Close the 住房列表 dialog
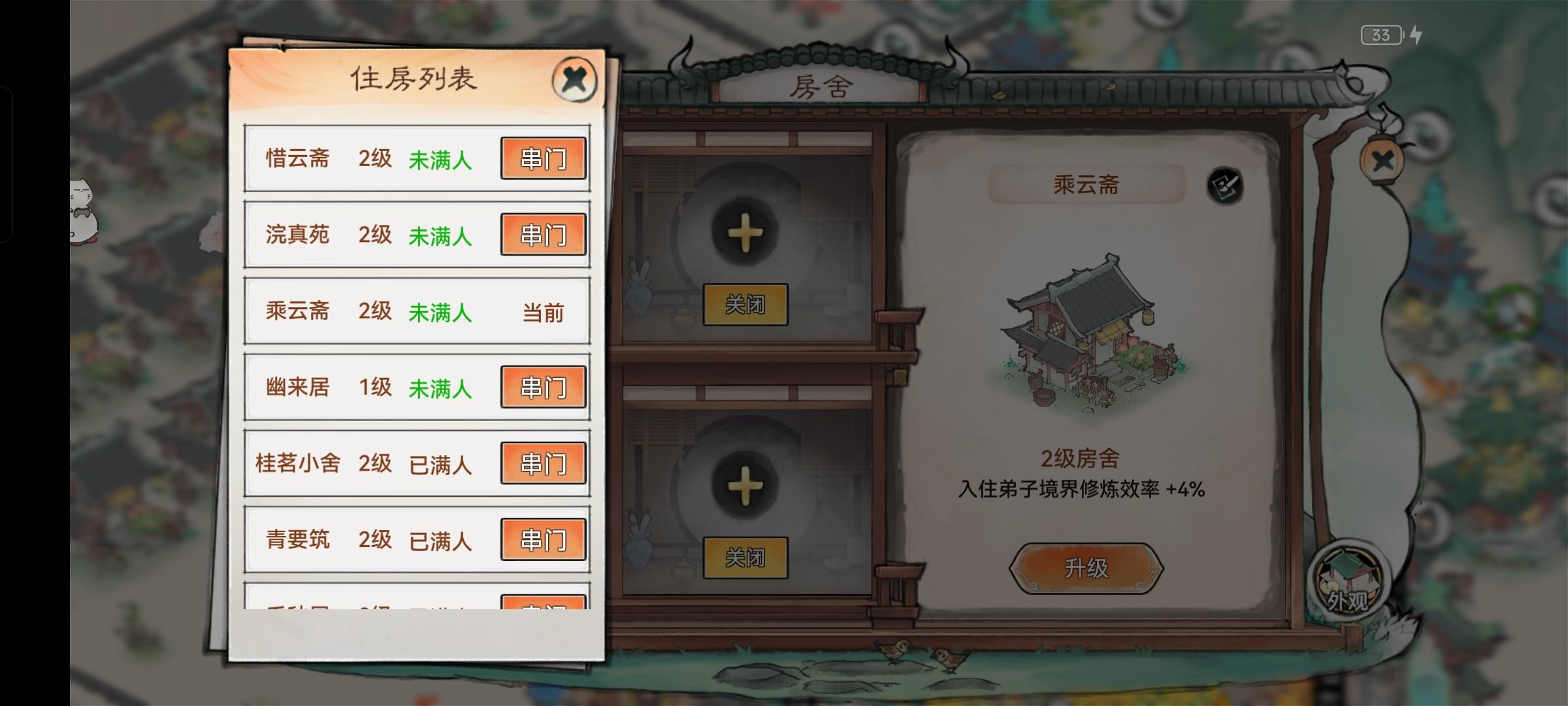This screenshot has height=706, width=1568. 575,78
